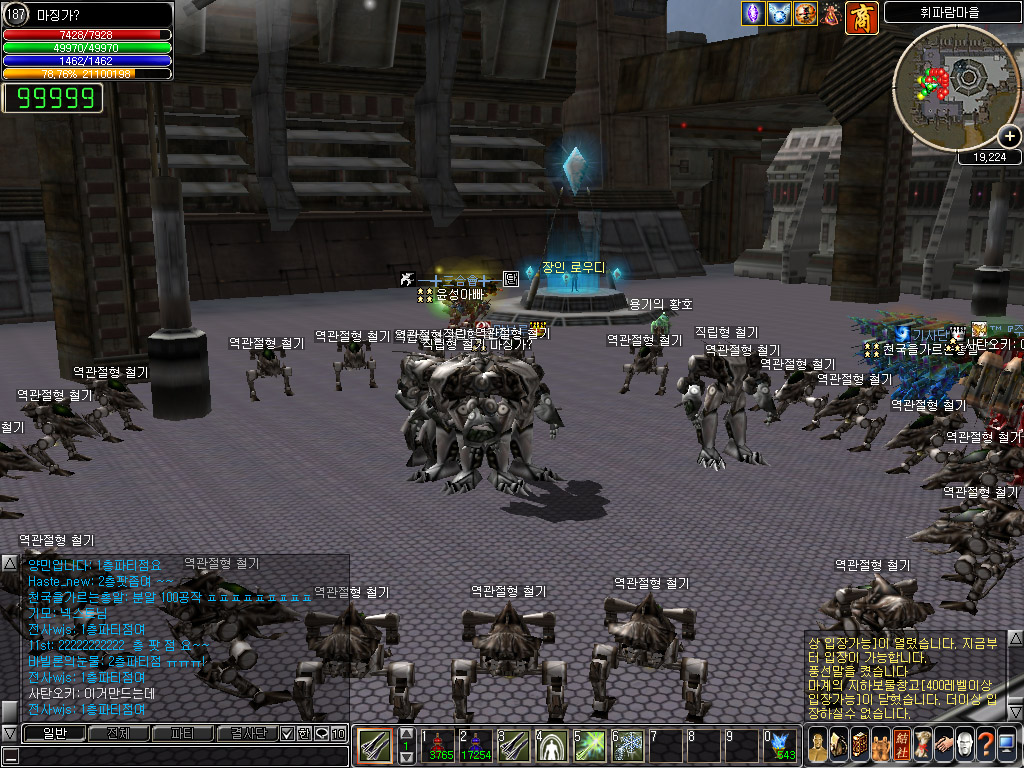
Task: Activate the glowing figure skill in slot 4
Action: 552,746
